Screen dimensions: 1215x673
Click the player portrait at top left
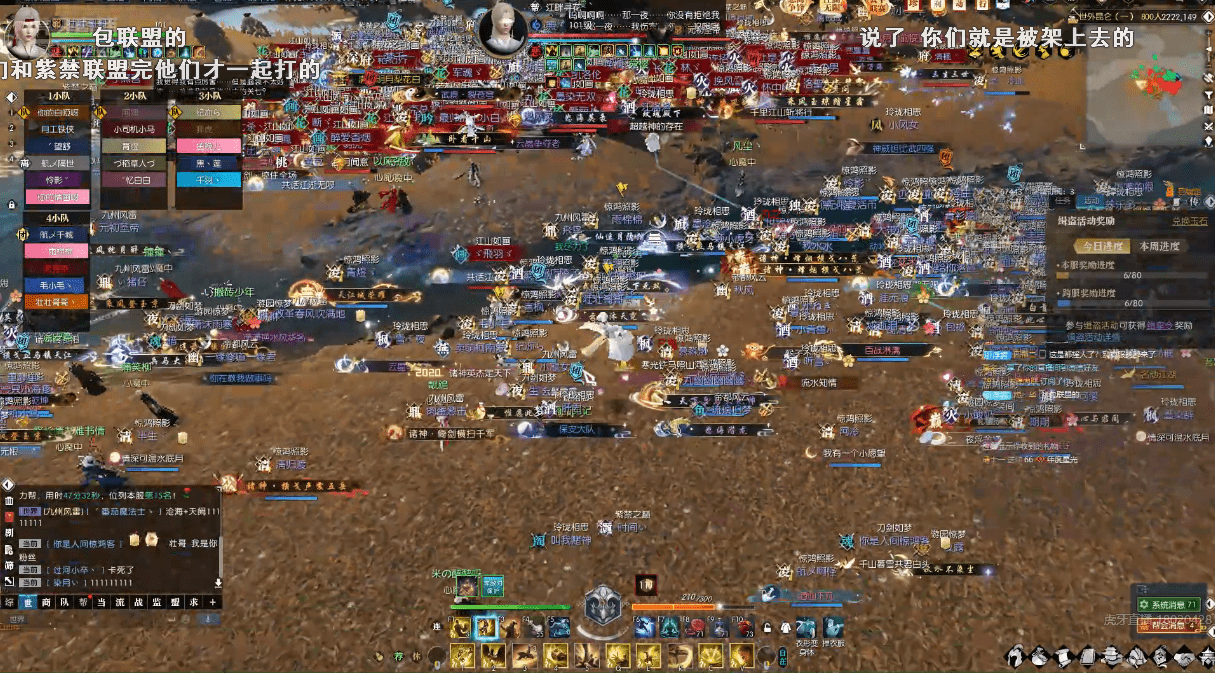27,33
